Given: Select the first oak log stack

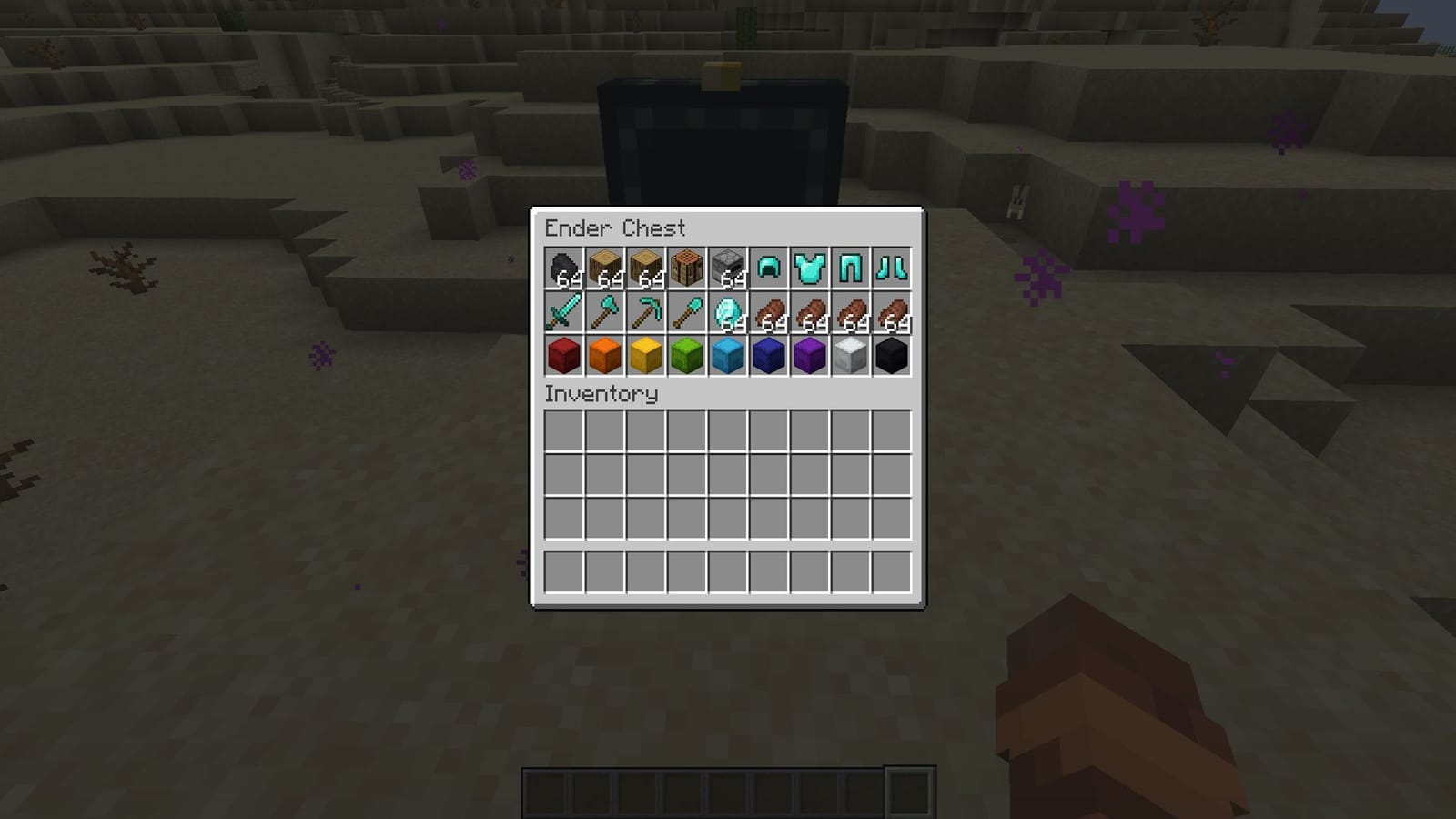Looking at the screenshot, I should pos(602,267).
